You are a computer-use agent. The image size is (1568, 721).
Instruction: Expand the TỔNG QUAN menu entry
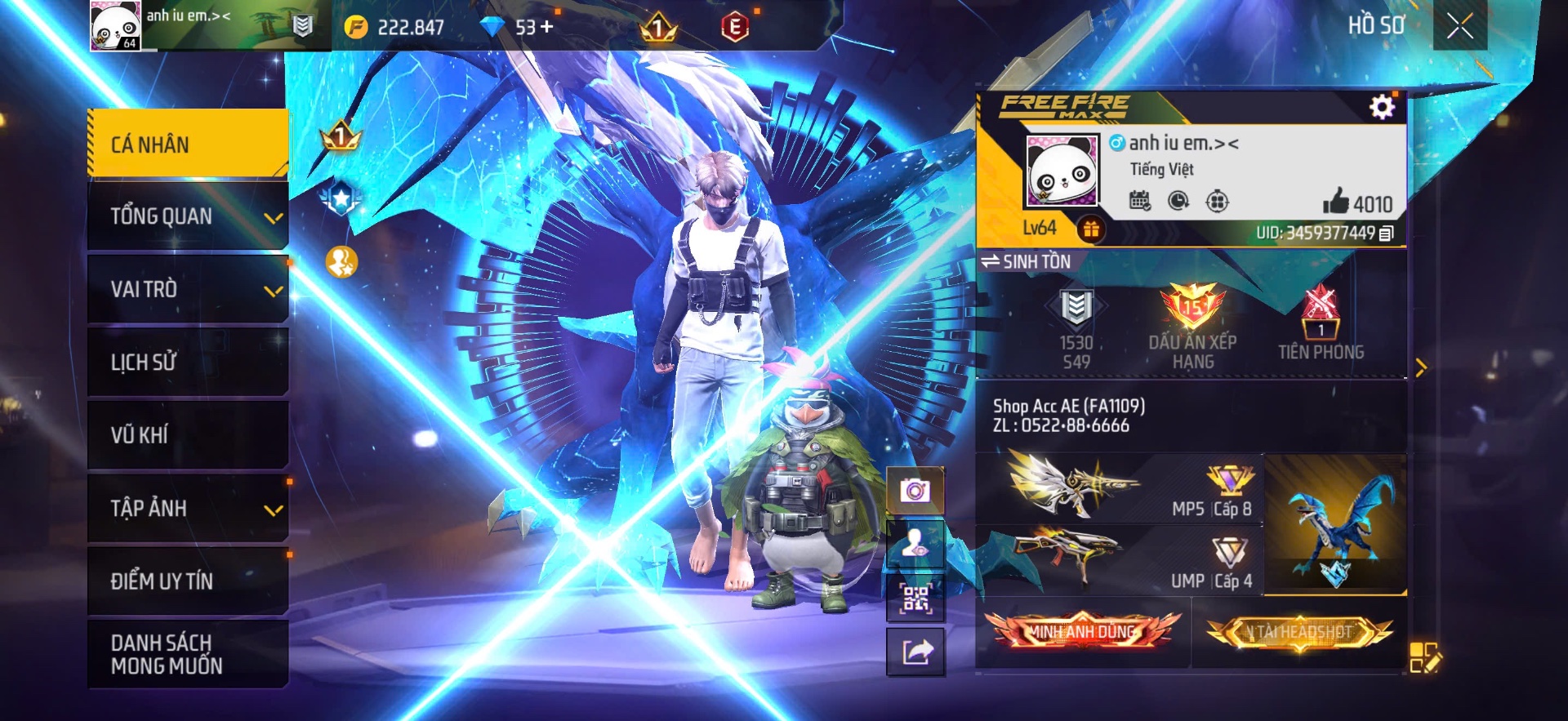pyautogui.click(x=187, y=216)
